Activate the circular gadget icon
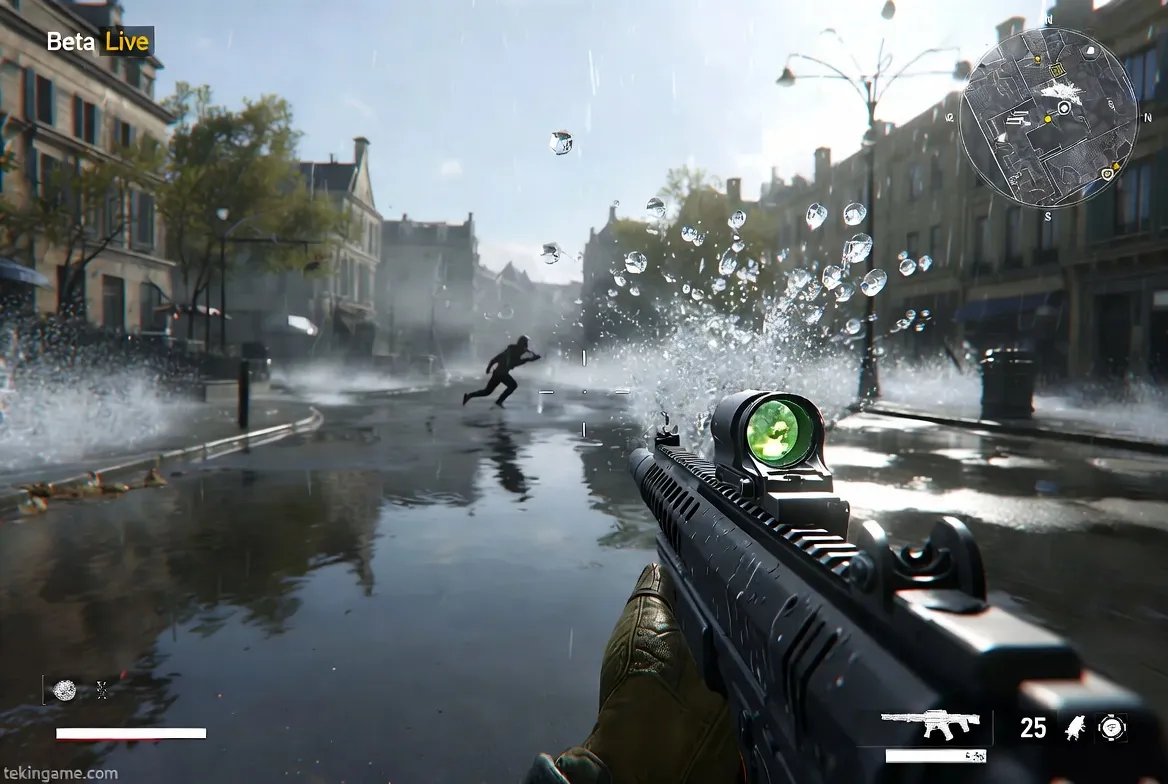This screenshot has height=784, width=1168. [1111, 727]
